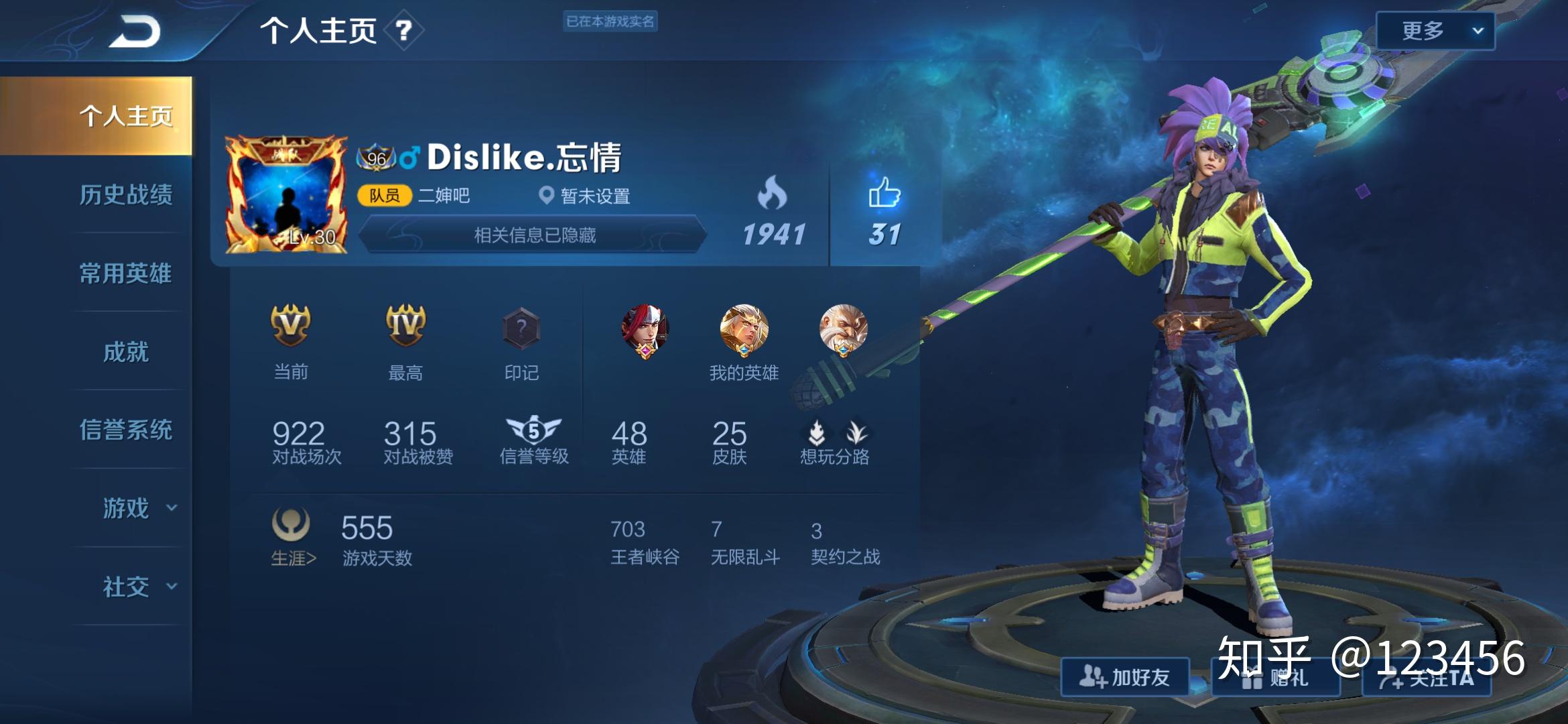This screenshot has width=1568, height=724.
Task: Click the player's avatar portrait
Action: point(286,194)
